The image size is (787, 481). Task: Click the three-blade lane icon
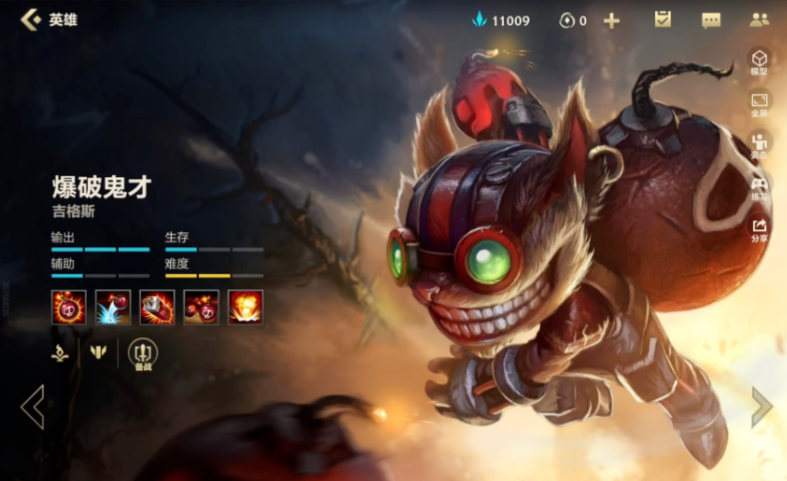(98, 352)
